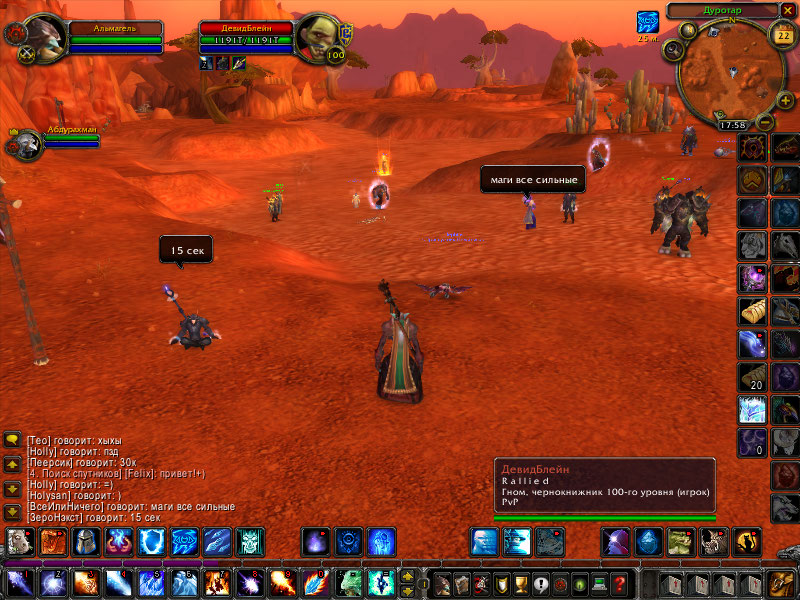Screen dimensions: 800x600
Task: Use the knight helmet ability icon
Action: pos(85,541)
